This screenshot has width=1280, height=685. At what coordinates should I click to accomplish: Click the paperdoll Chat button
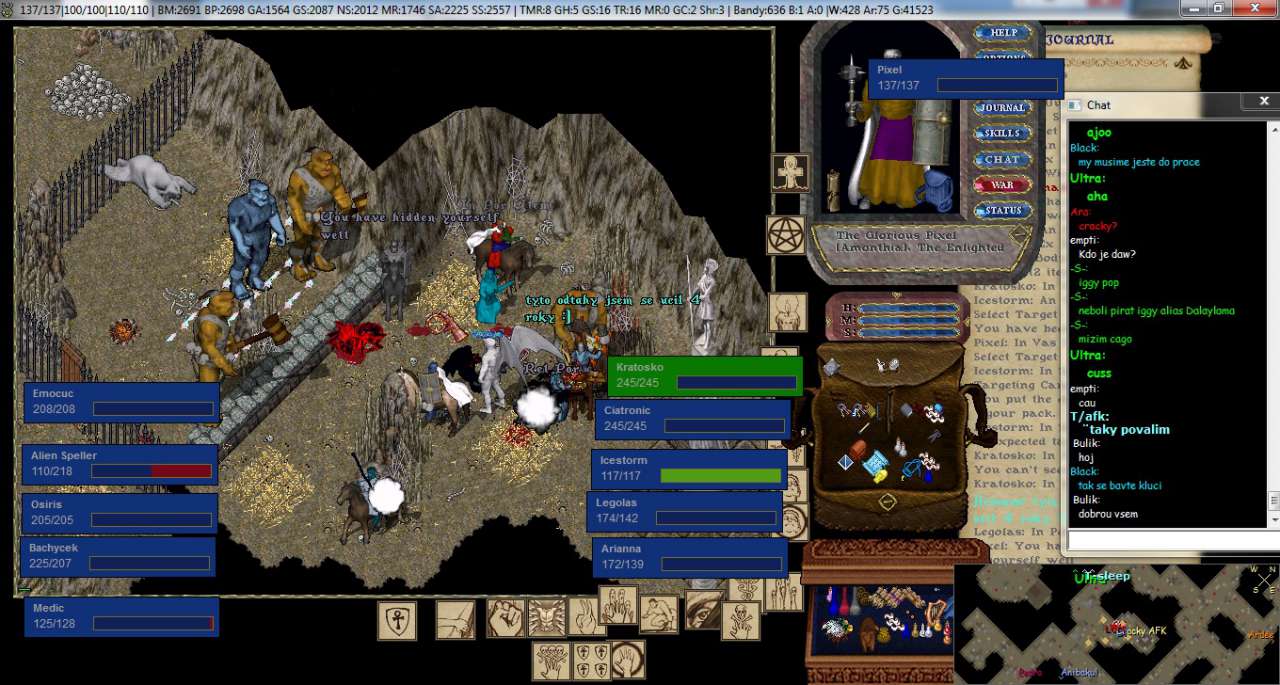(1002, 160)
